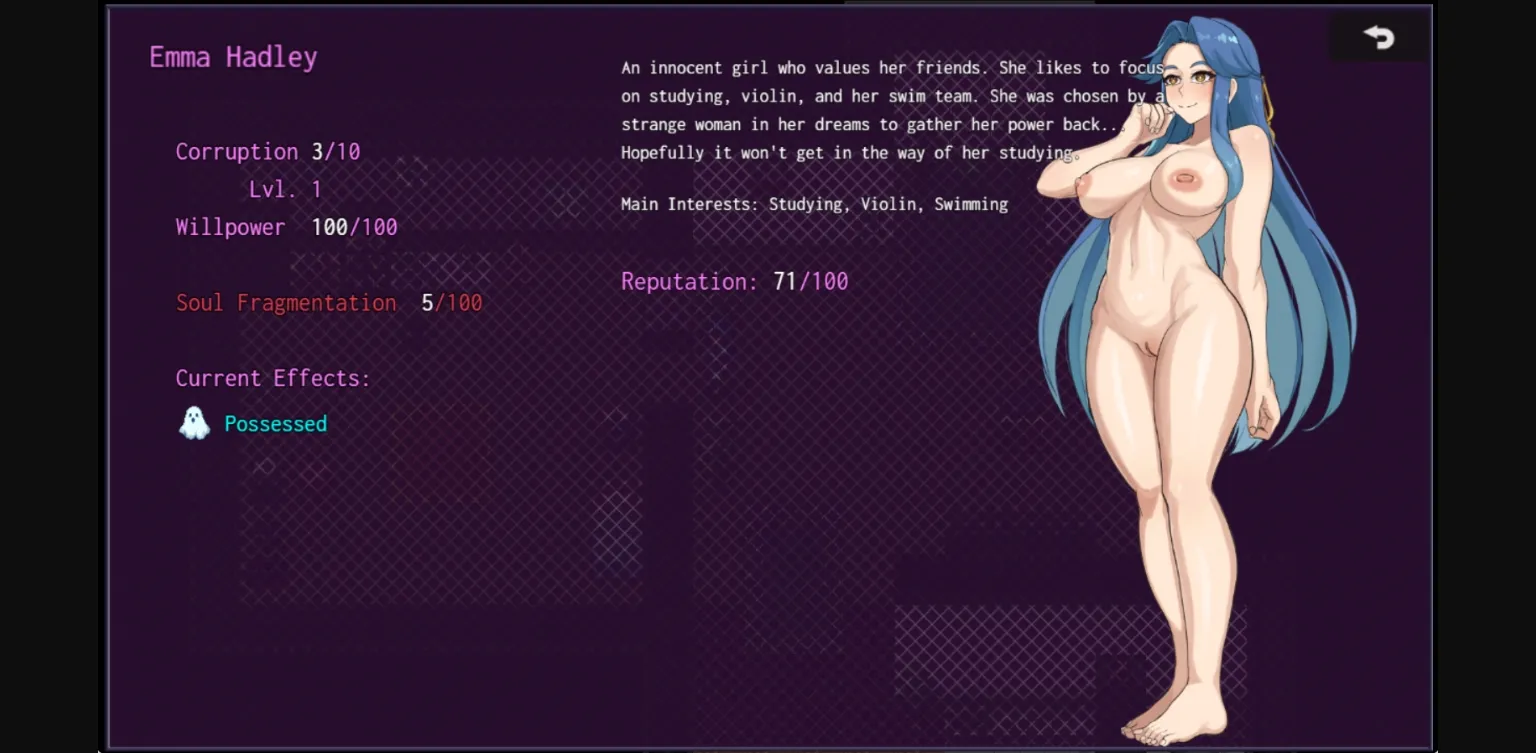1536x753 pixels.
Task: Click the back arrow icon
Action: tap(1380, 37)
